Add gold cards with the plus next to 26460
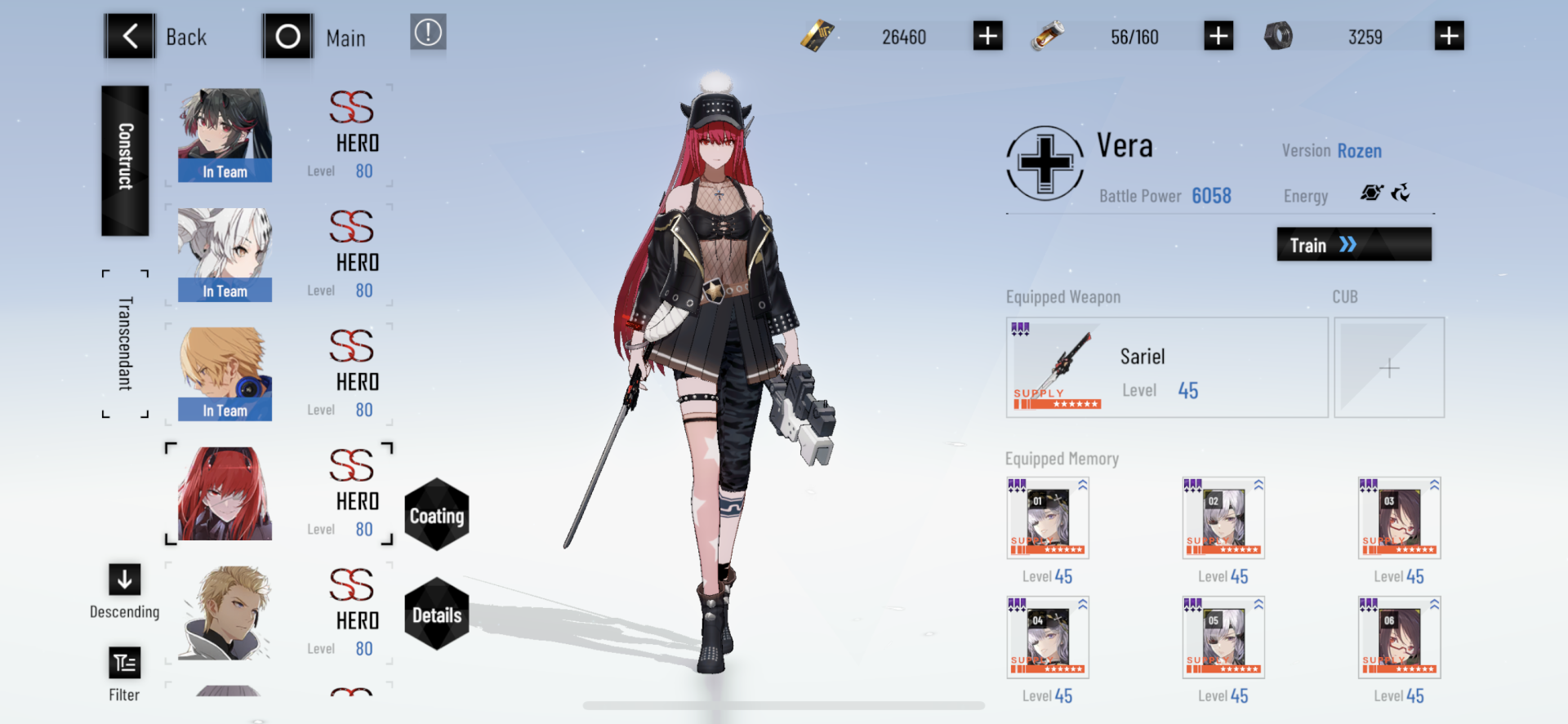Viewport: 1568px width, 724px height. point(987,35)
